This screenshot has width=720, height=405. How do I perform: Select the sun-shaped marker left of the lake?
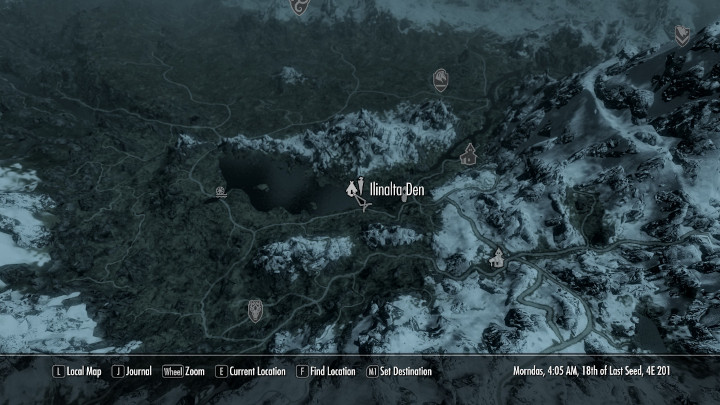point(220,190)
